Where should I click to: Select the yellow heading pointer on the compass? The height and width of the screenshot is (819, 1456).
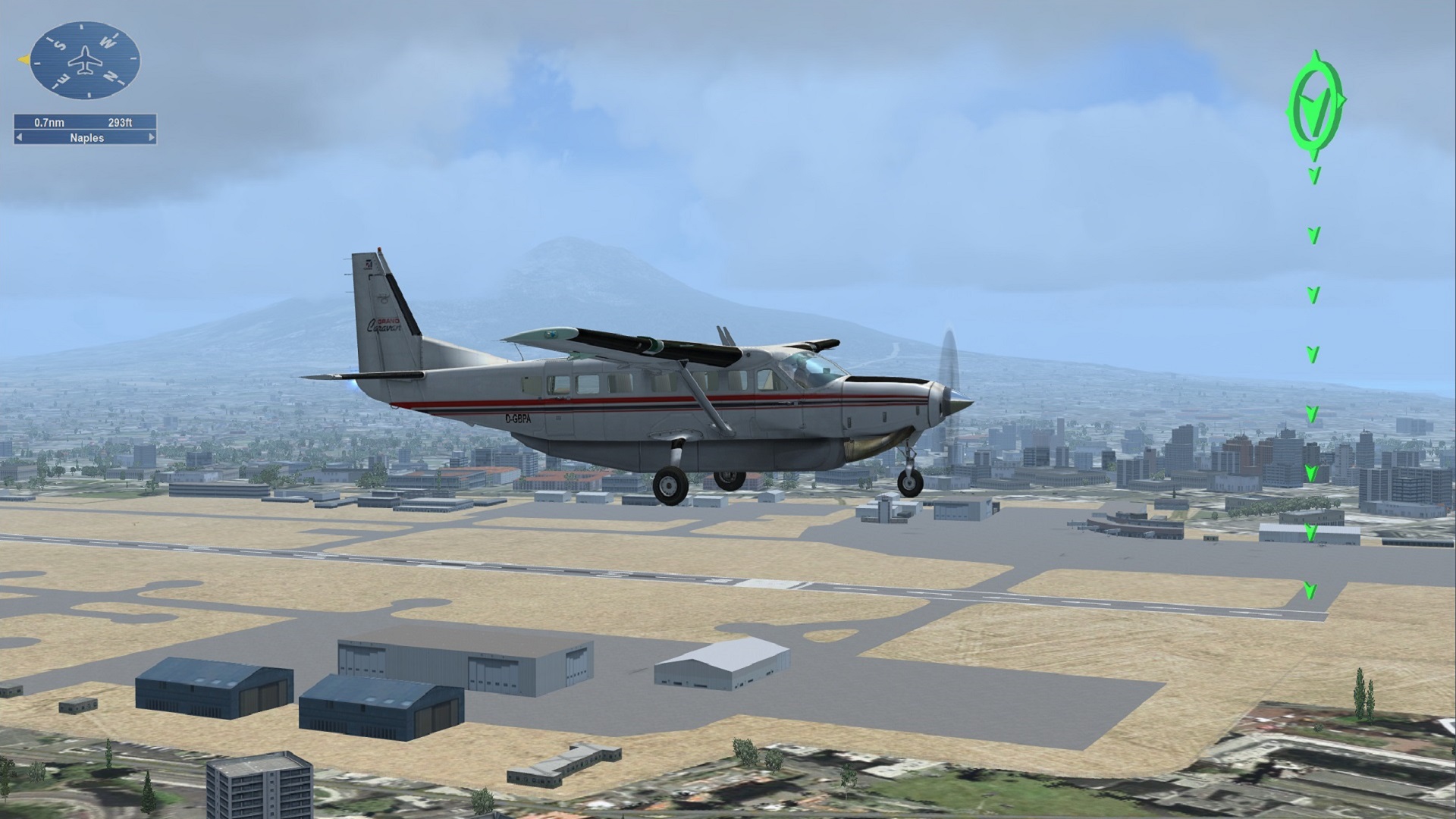pos(25,59)
